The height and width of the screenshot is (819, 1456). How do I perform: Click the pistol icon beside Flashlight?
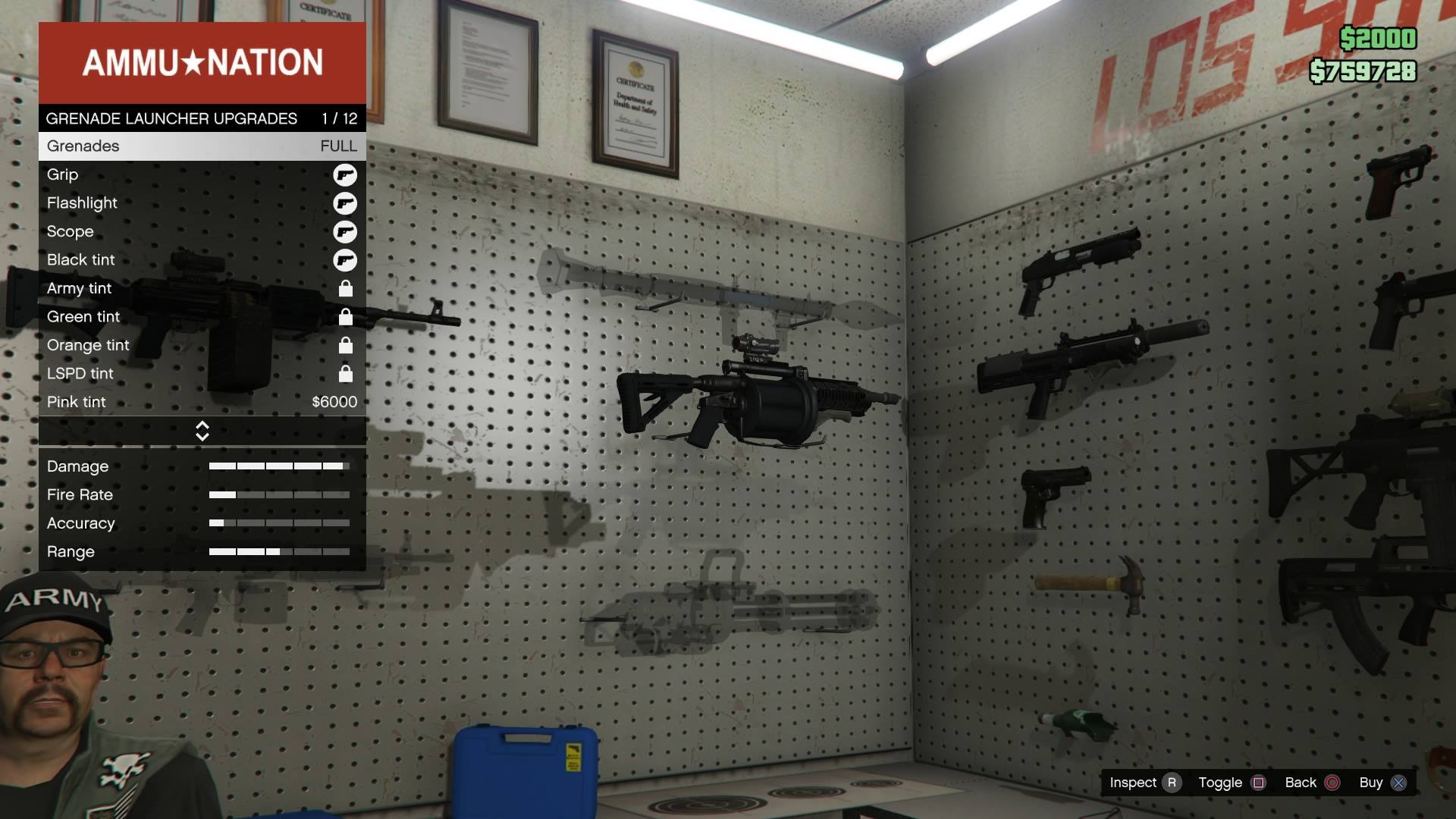346,203
